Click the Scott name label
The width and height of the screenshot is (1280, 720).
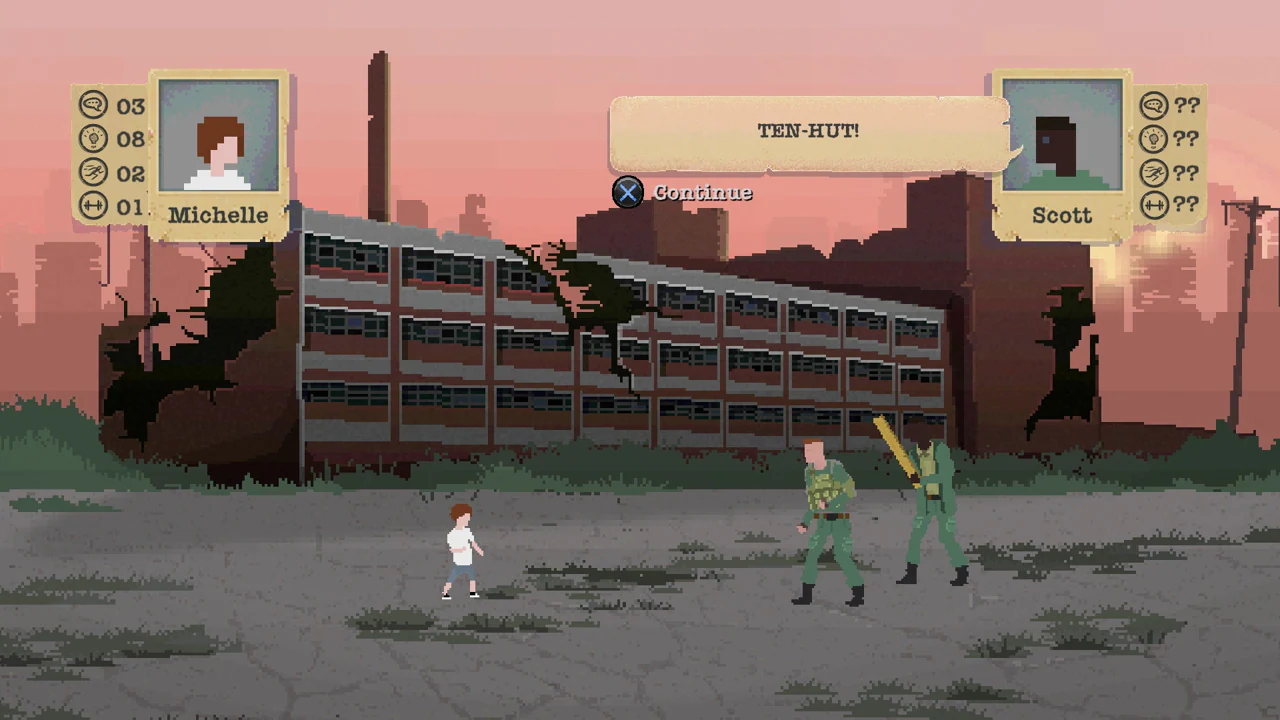tap(1062, 215)
